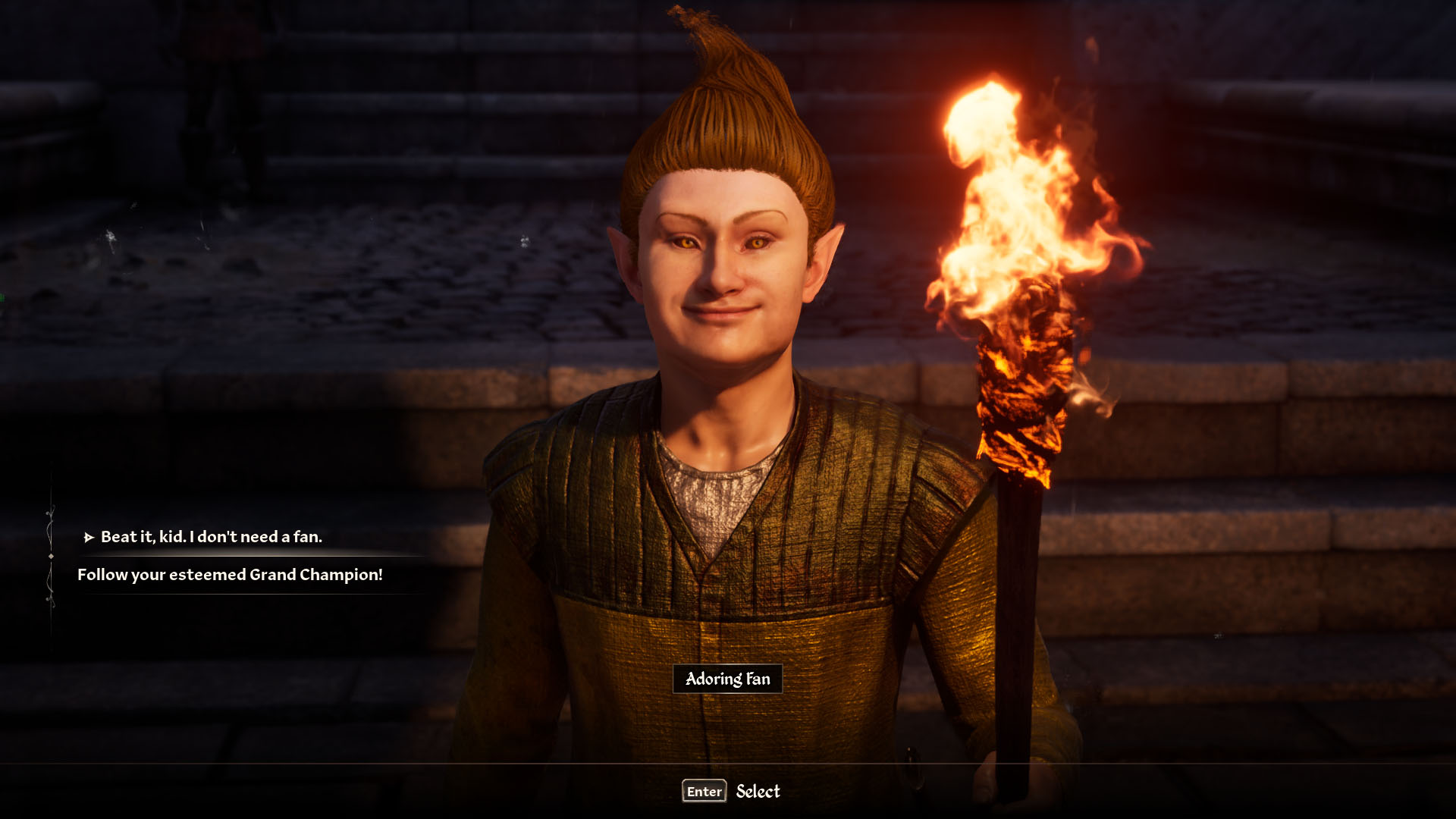Click the diamond marker on the left dialogue ornament
Viewport: 1456px width, 819px height.
[51, 556]
